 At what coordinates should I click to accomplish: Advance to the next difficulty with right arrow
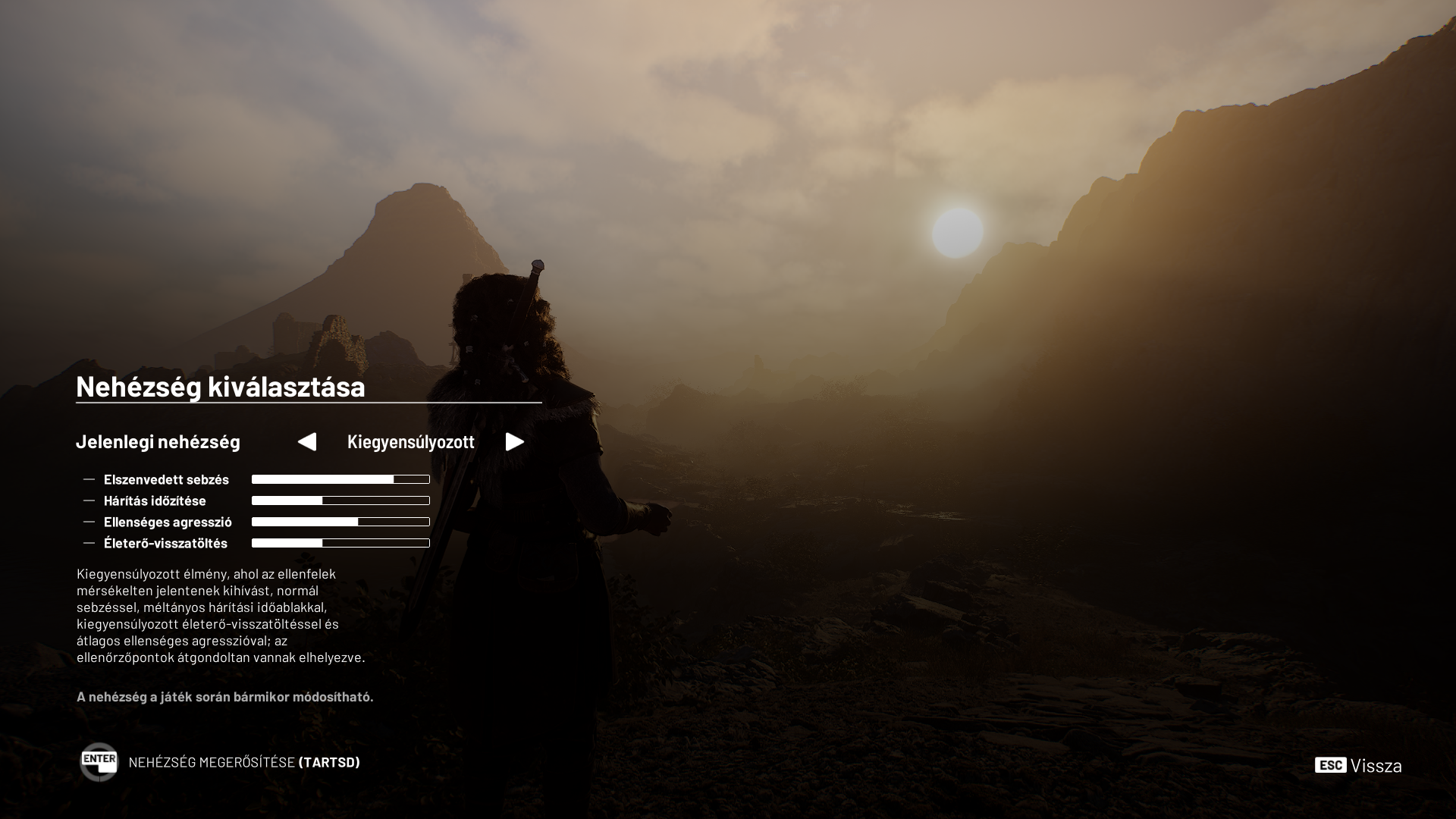(x=515, y=442)
